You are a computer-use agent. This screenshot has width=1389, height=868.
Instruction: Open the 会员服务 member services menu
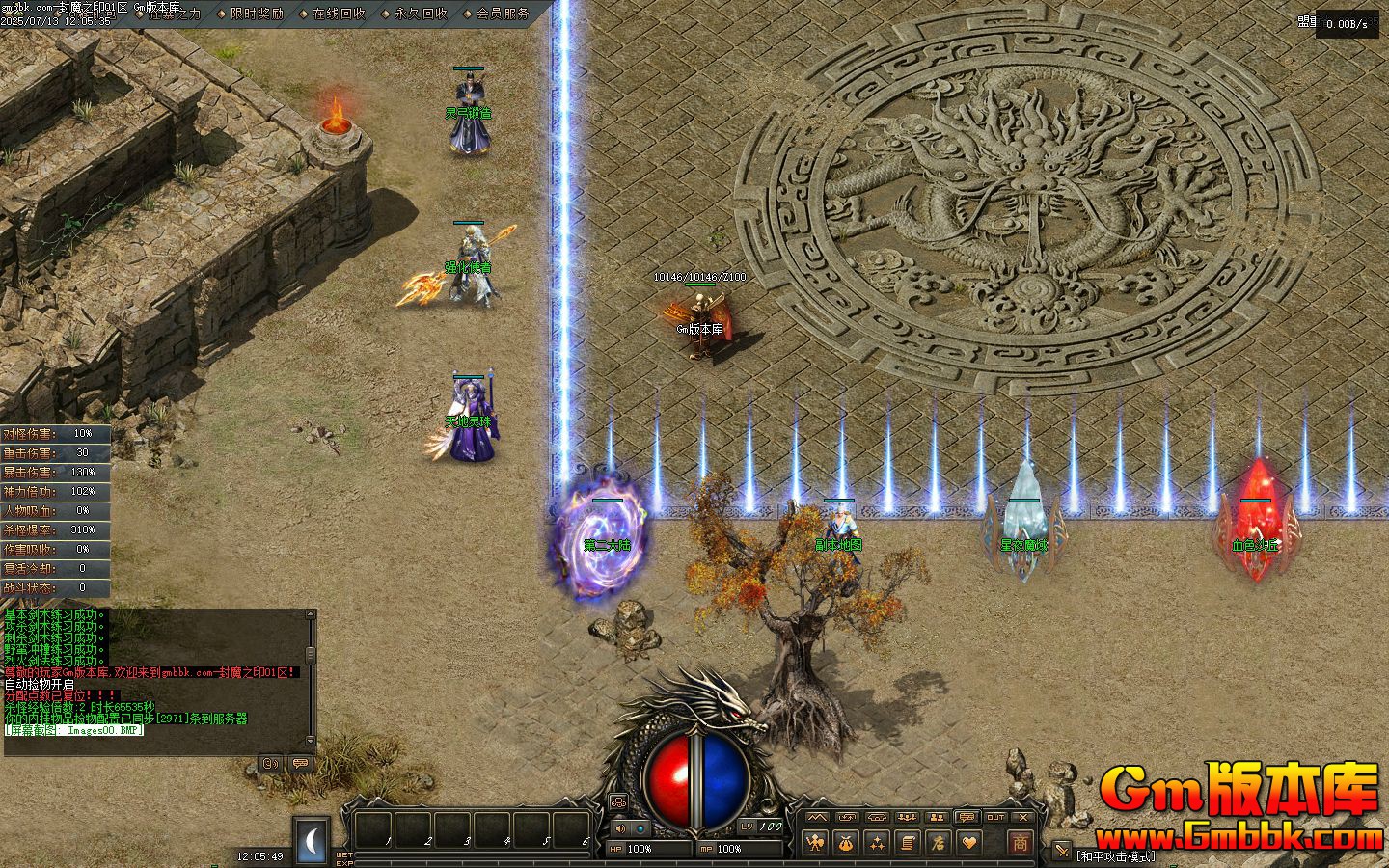[x=503, y=14]
